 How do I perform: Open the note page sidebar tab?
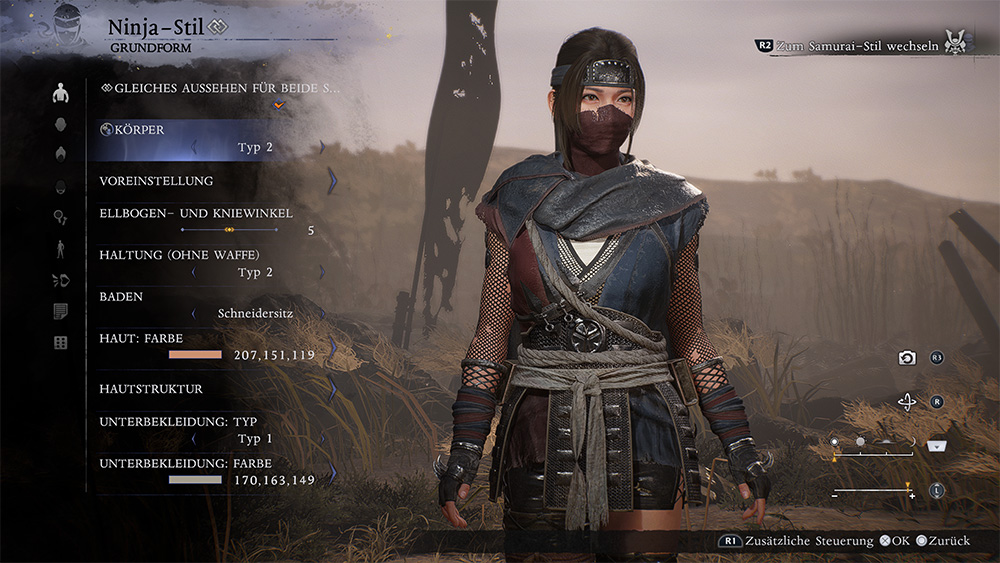click(61, 312)
